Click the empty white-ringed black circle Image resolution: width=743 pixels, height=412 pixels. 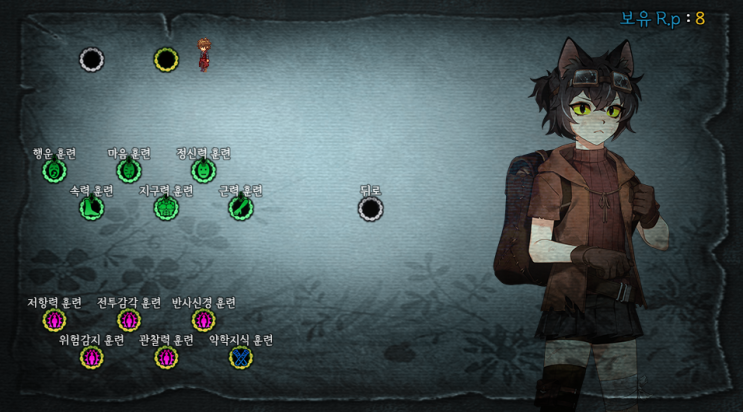tap(92, 60)
